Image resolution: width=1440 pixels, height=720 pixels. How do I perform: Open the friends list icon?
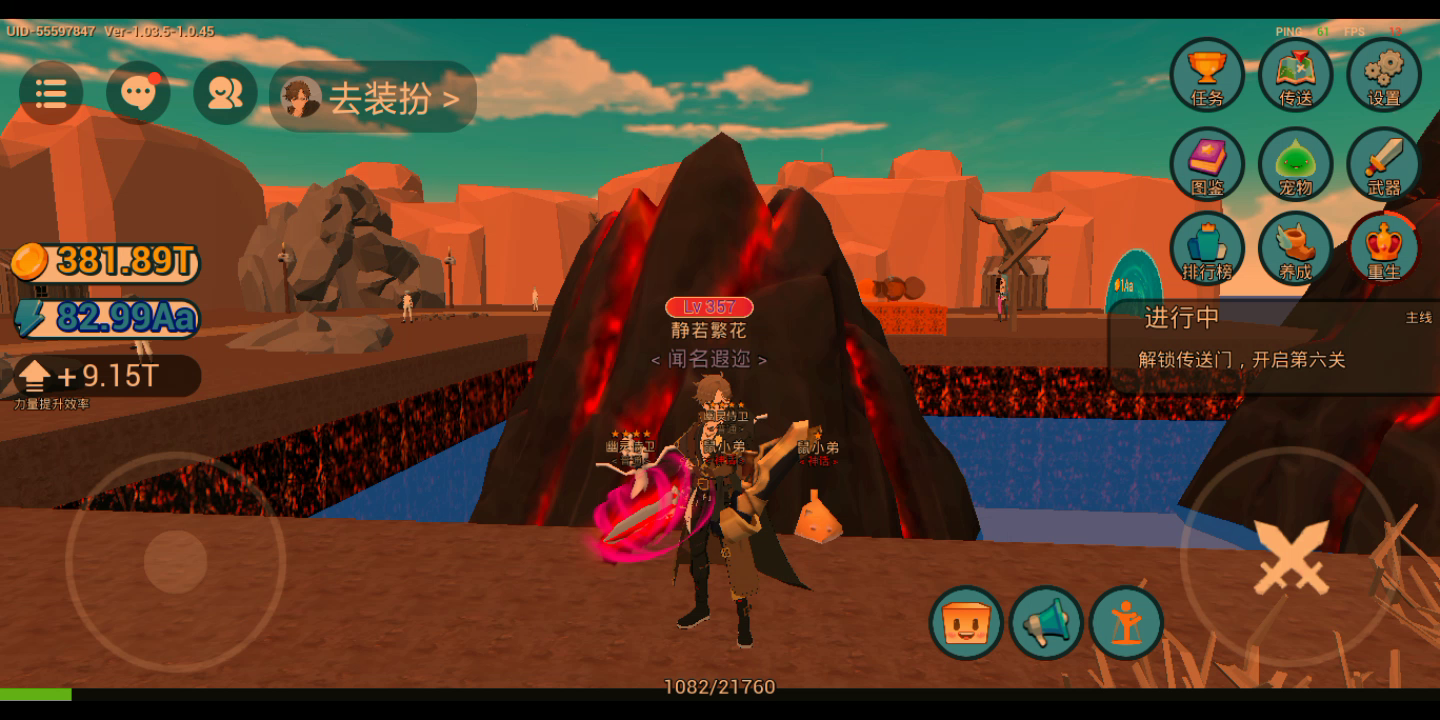(225, 94)
